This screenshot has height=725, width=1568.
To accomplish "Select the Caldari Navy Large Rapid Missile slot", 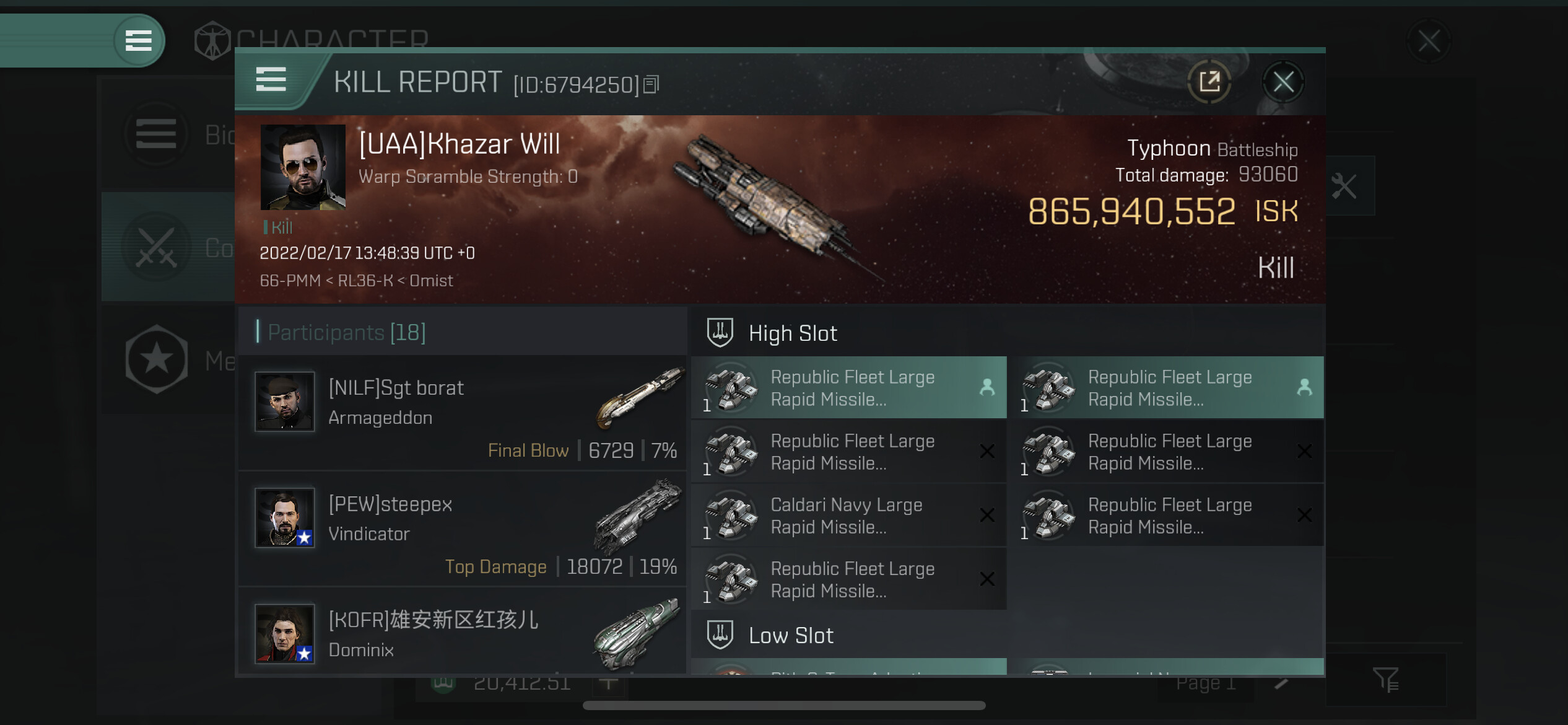I will point(848,516).
